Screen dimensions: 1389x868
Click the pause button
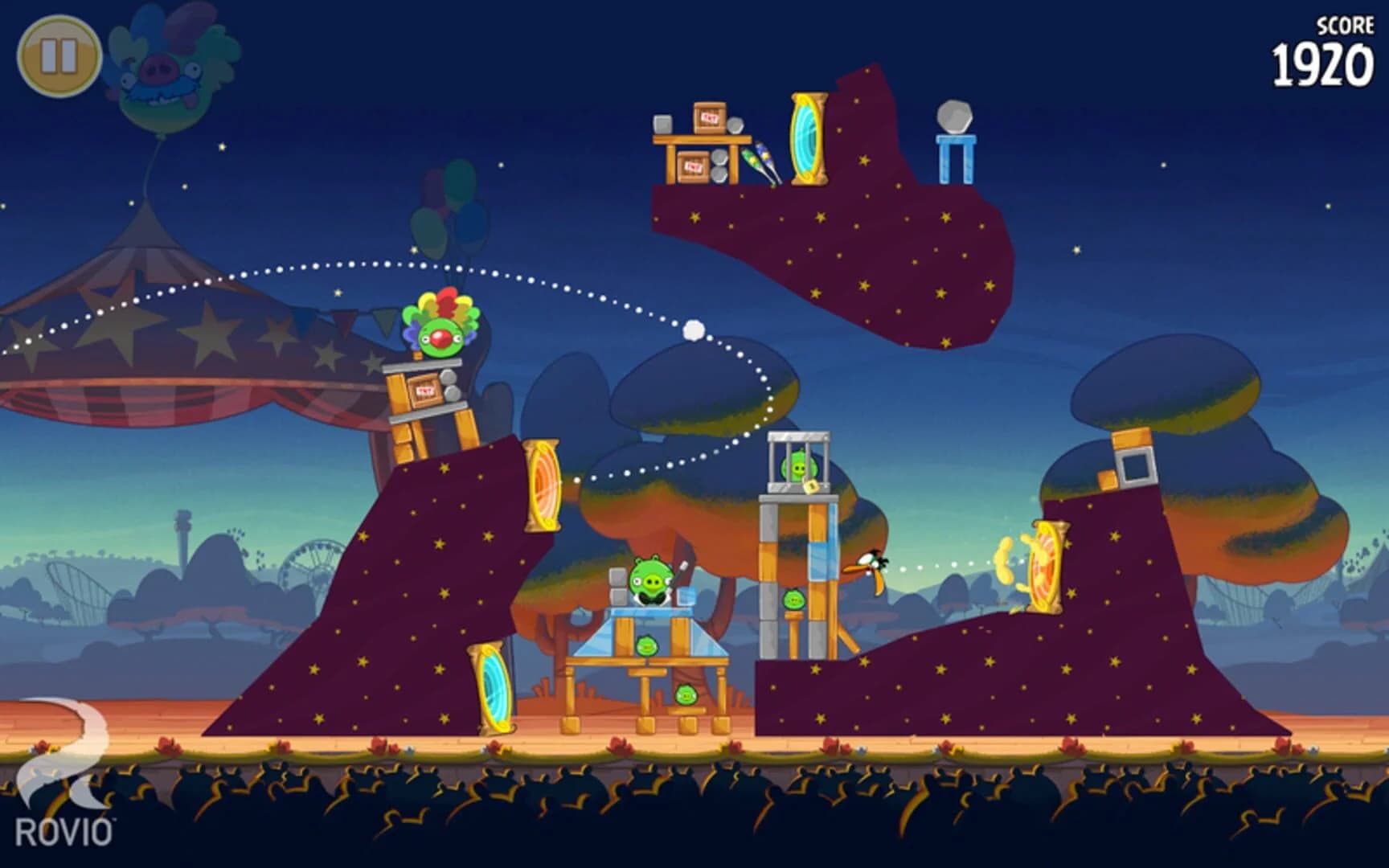point(60,56)
